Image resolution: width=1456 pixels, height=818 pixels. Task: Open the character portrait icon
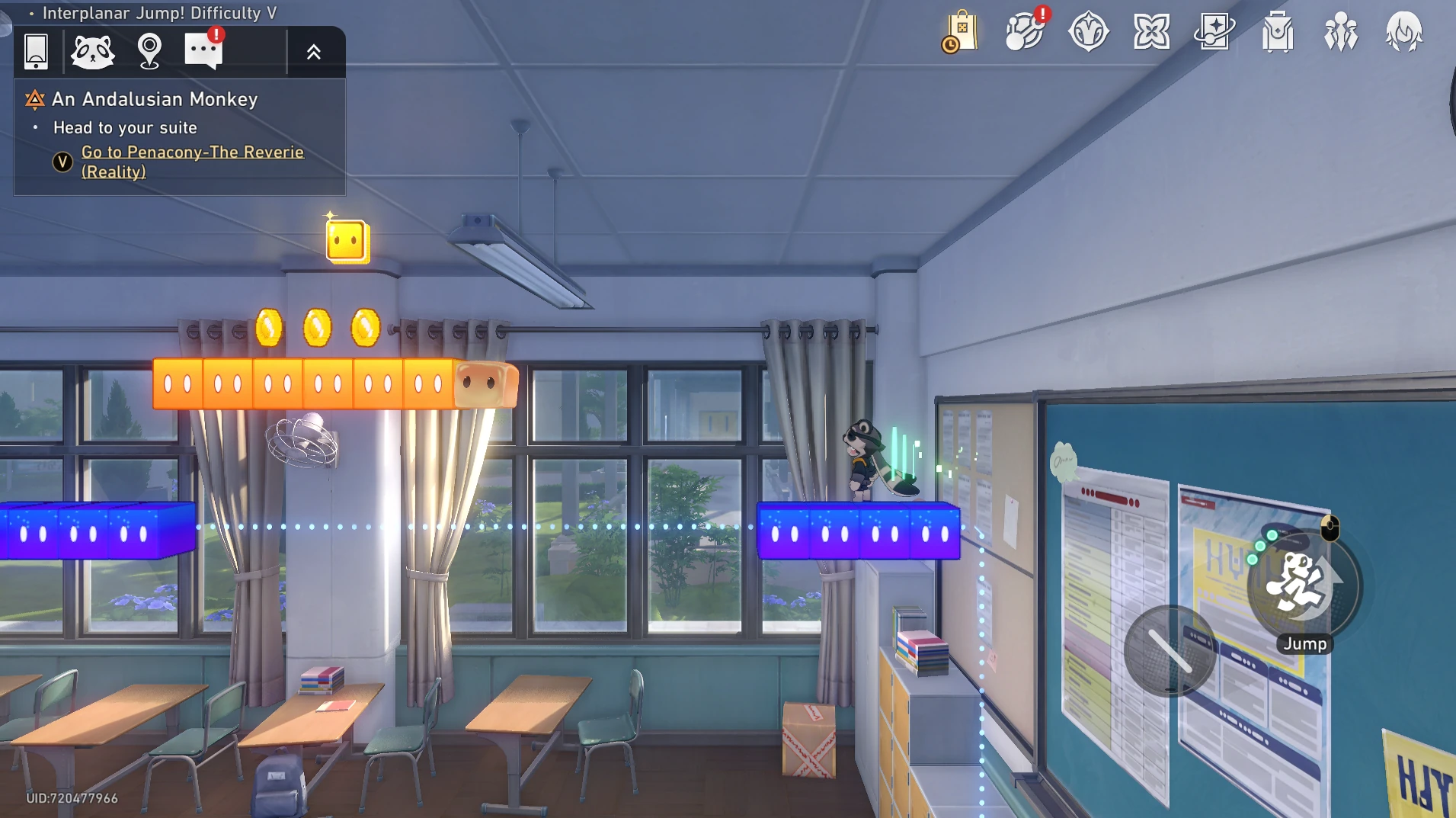[x=1403, y=32]
